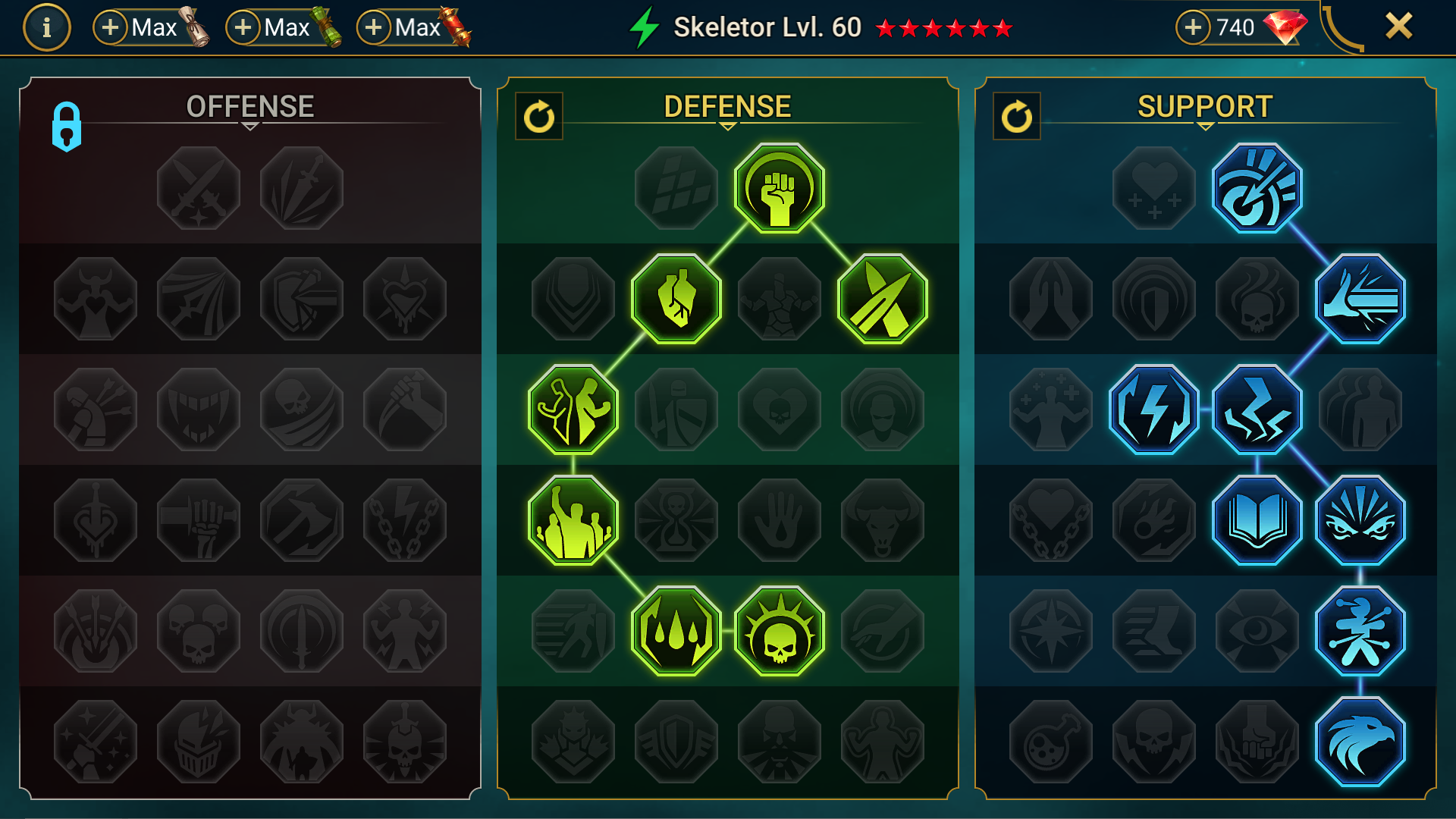Image resolution: width=1456 pixels, height=819 pixels.
Task: Open the SUPPORT tree panel
Action: pos(1202,106)
